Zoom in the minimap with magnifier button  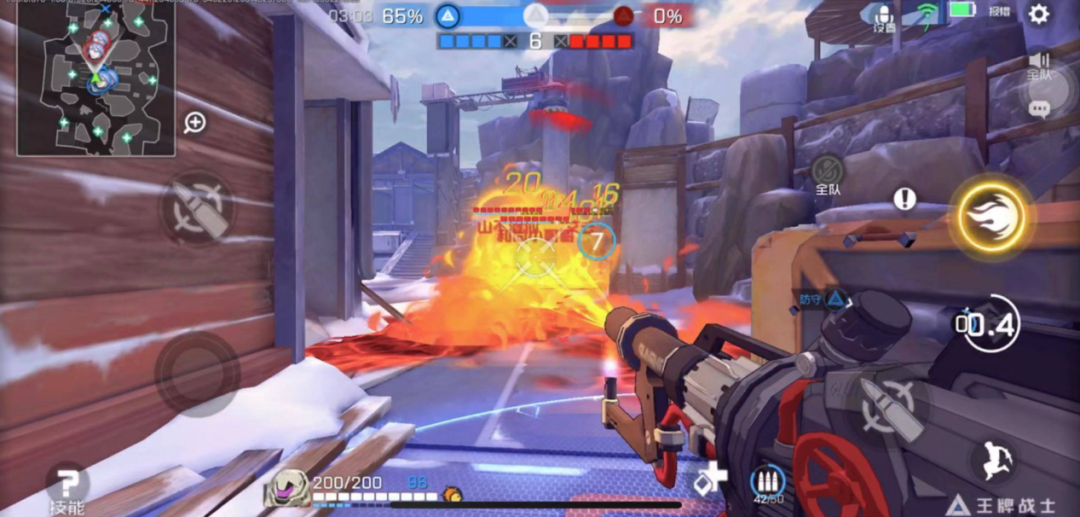[195, 122]
